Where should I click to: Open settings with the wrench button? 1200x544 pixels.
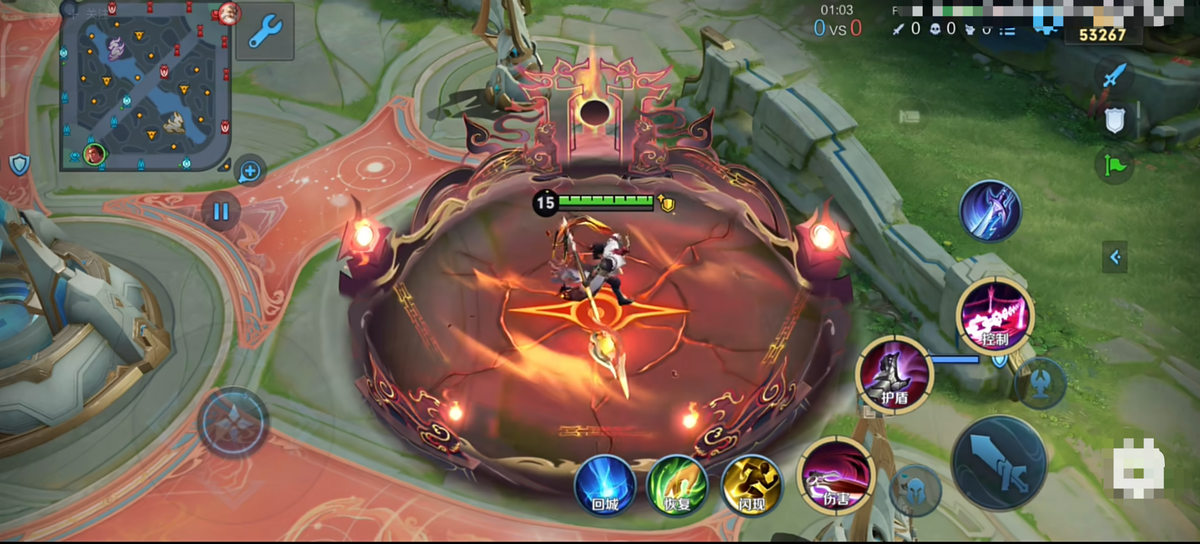(x=265, y=33)
